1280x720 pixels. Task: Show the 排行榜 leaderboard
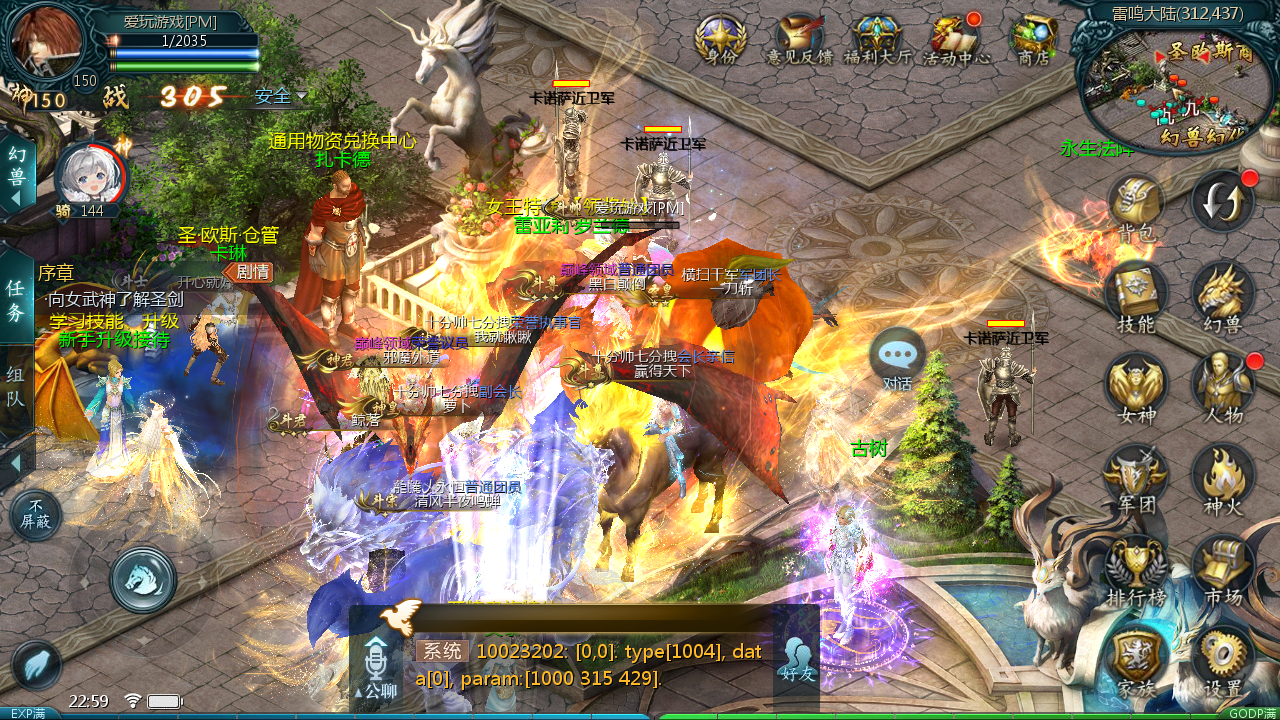click(x=1136, y=567)
